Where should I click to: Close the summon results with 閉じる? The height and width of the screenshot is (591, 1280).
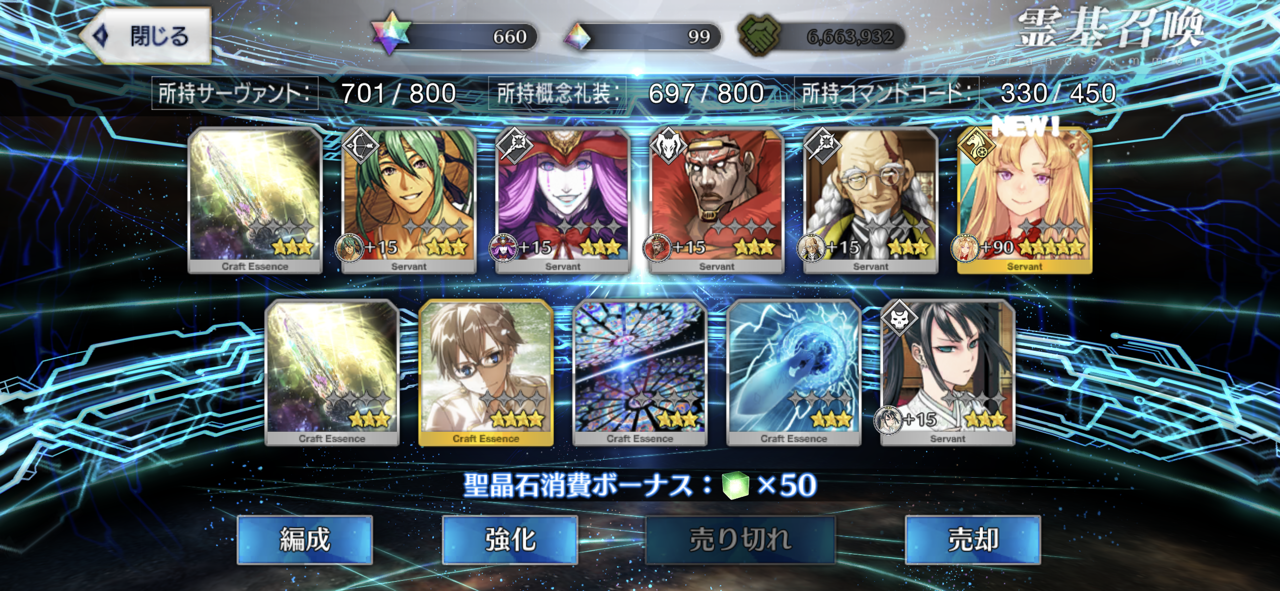coord(145,37)
